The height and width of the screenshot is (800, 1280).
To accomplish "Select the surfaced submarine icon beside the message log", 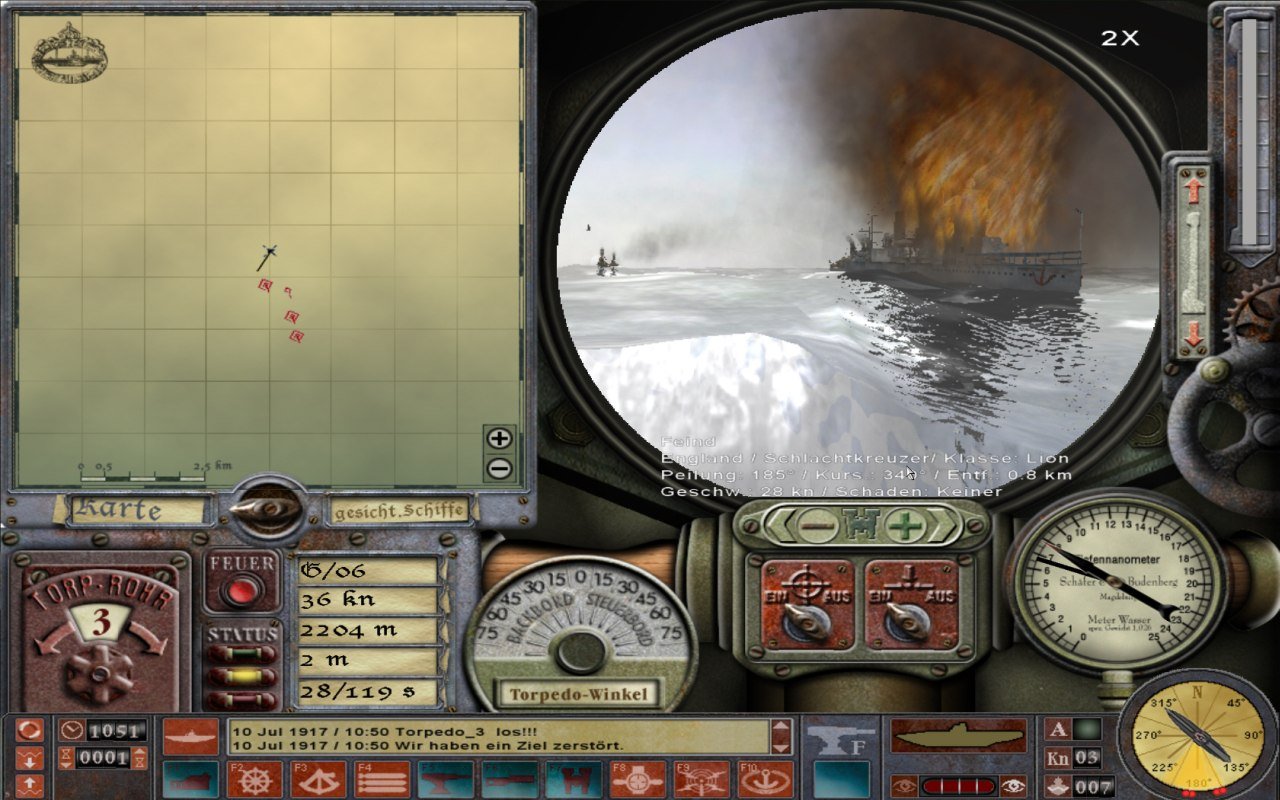I will click(x=192, y=735).
